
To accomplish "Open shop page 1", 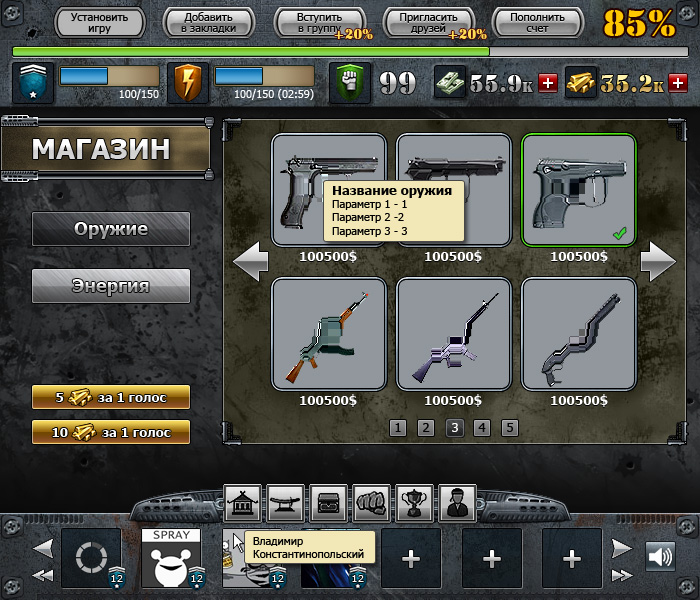I will click(398, 428).
